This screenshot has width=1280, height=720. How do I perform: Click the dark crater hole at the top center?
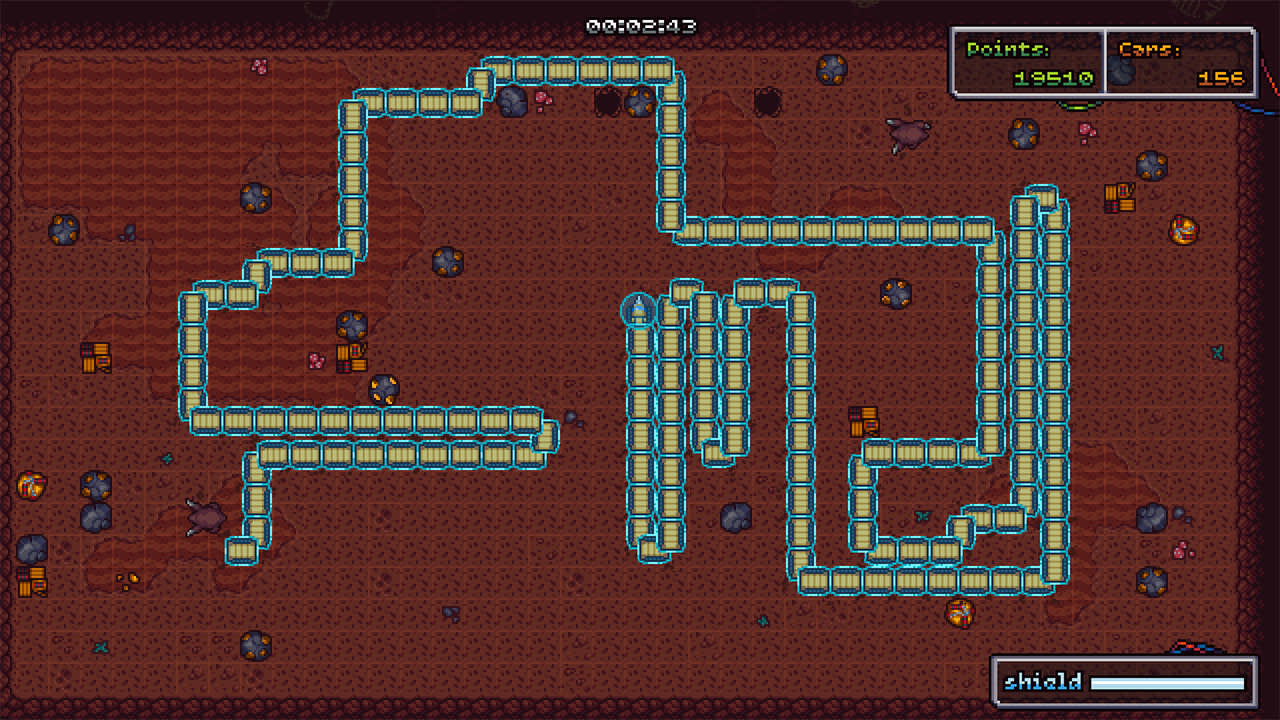coord(610,100)
